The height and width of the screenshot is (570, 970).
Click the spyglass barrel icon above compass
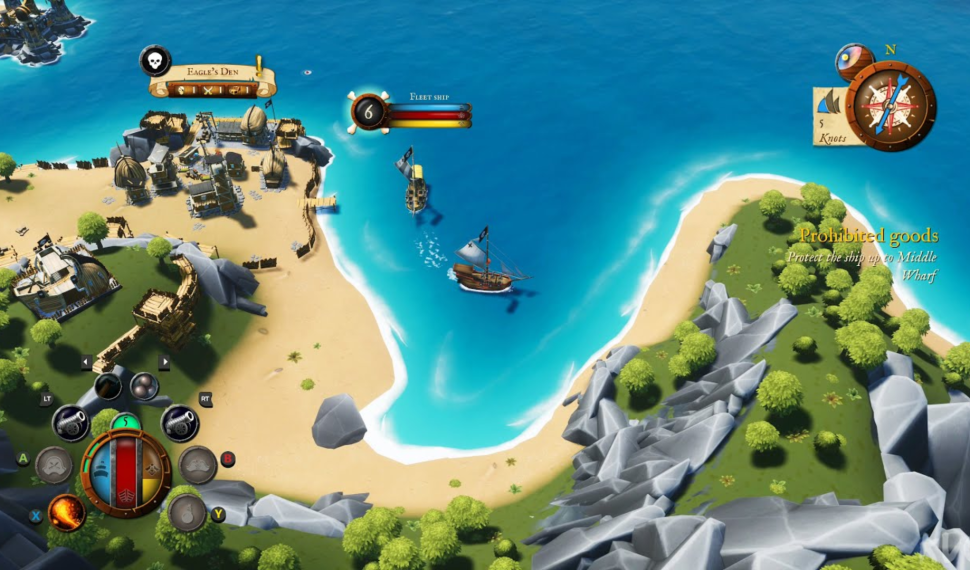854,60
